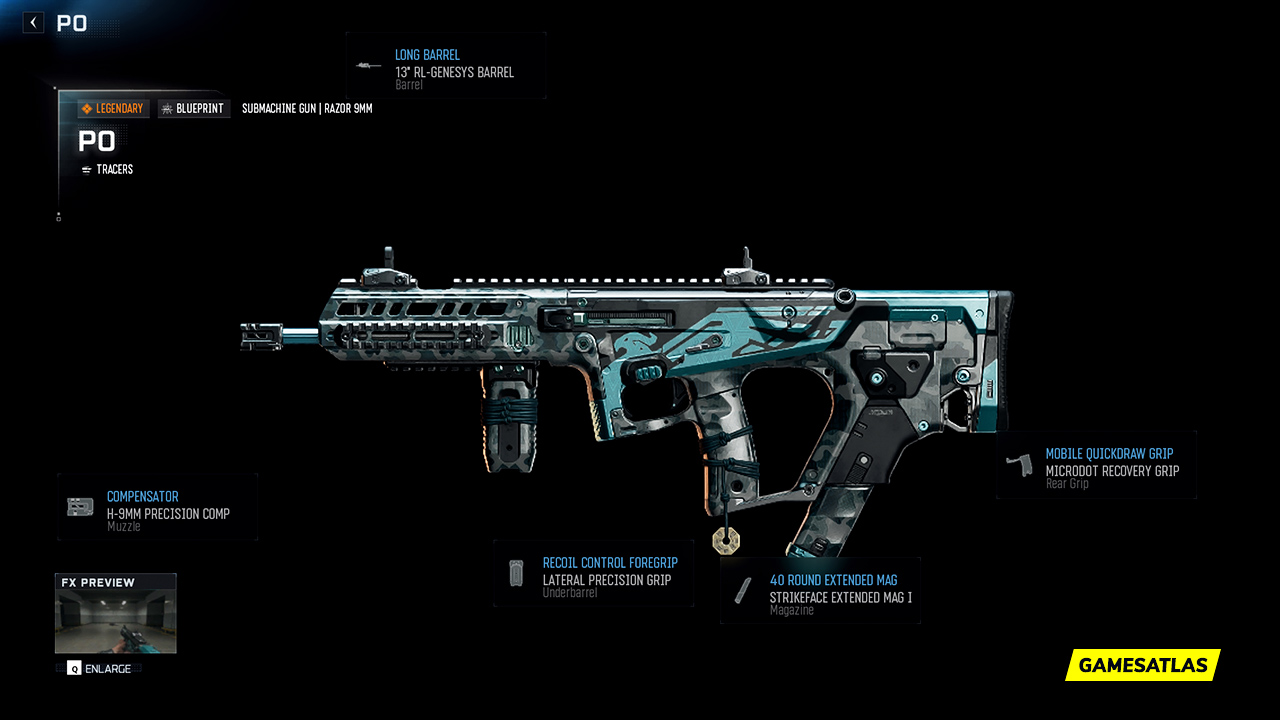Switch to the Legendary tab
The width and height of the screenshot is (1280, 720).
click(112, 108)
